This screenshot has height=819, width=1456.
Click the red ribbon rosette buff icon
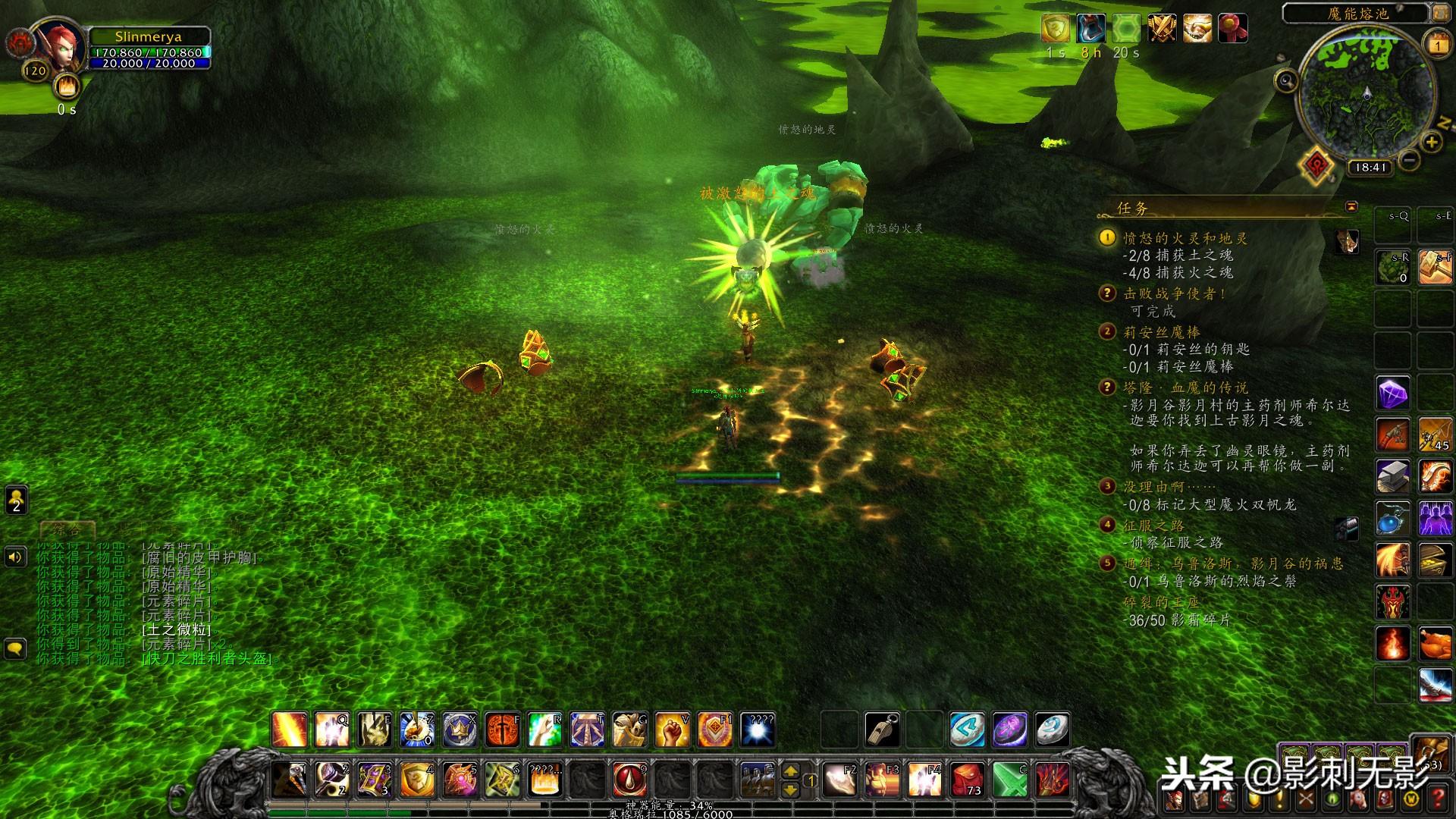tap(1232, 29)
